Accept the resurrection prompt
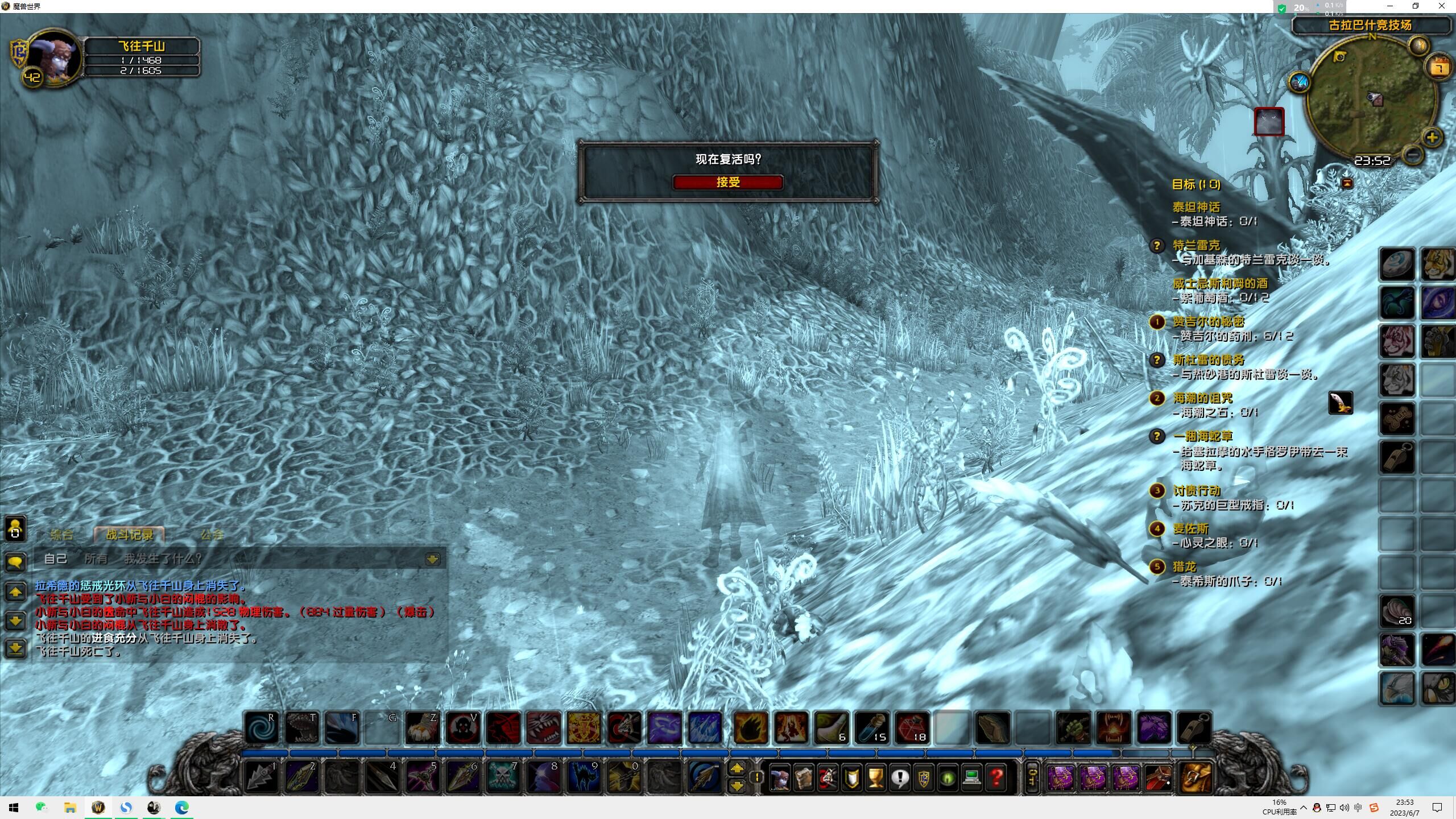 pyautogui.click(x=727, y=182)
